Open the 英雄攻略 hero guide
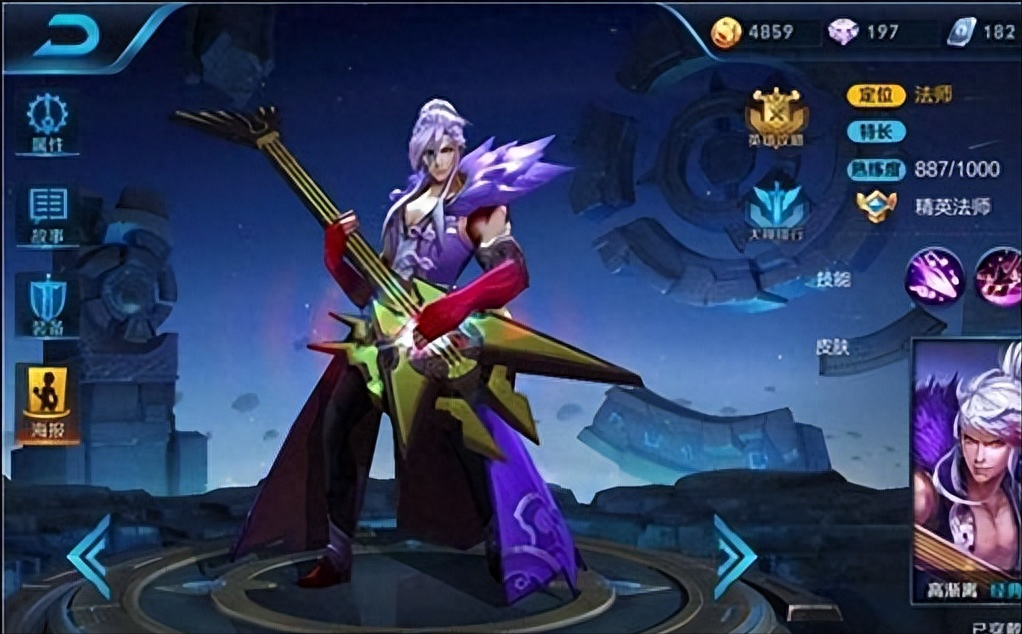Viewport: 1022px width, 634px height. coord(776,116)
